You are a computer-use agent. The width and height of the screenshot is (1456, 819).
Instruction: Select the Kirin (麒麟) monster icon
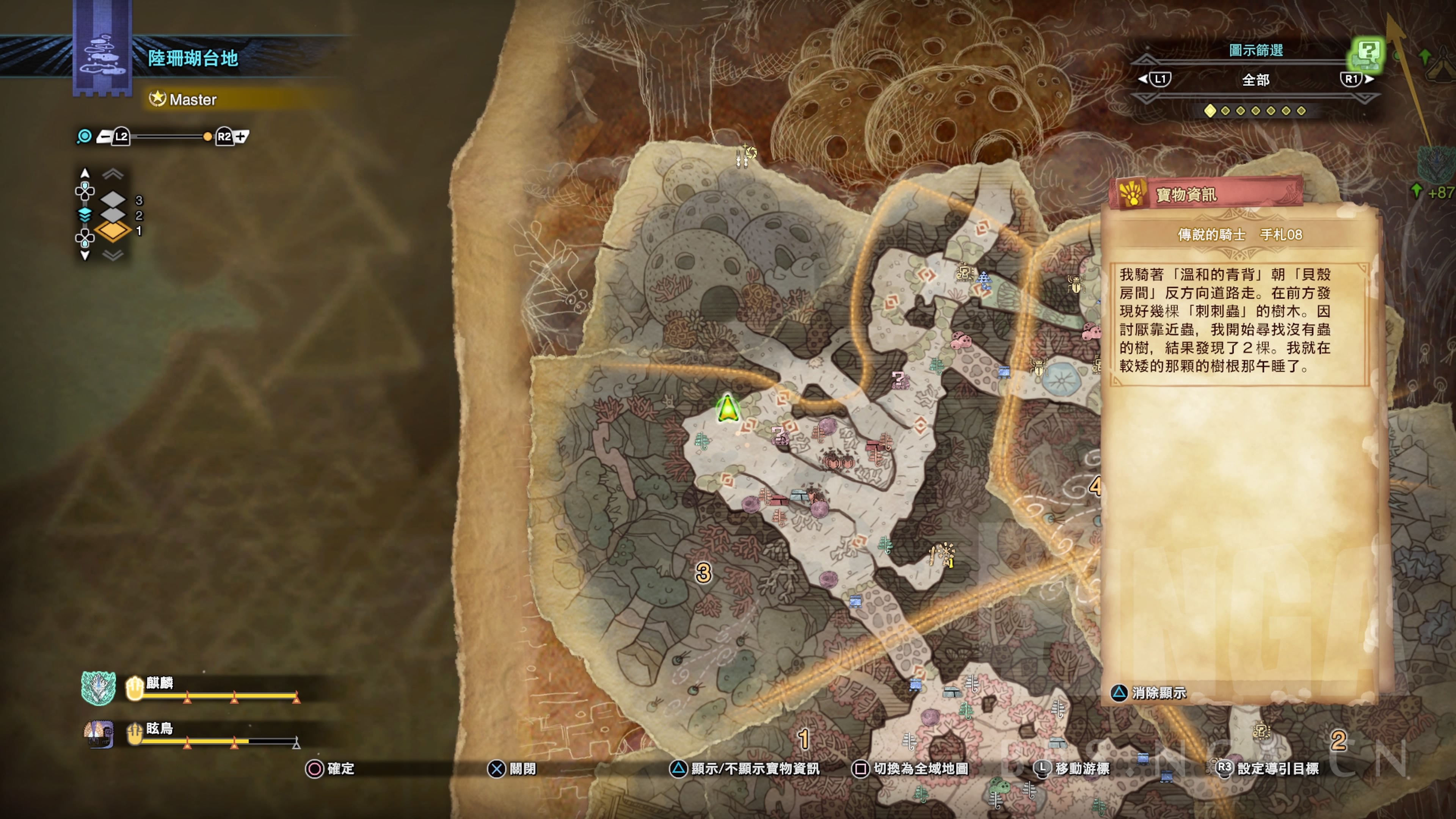98,689
